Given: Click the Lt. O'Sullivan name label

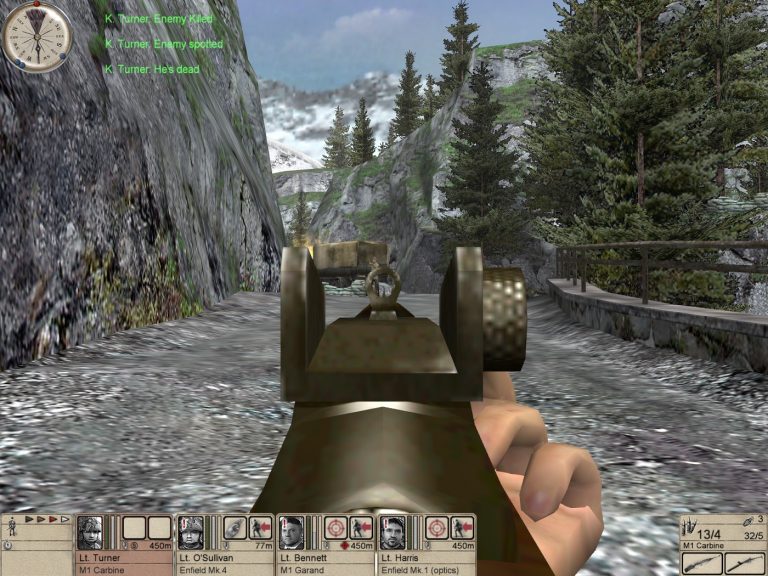Looking at the screenshot, I should pyautogui.click(x=207, y=556).
